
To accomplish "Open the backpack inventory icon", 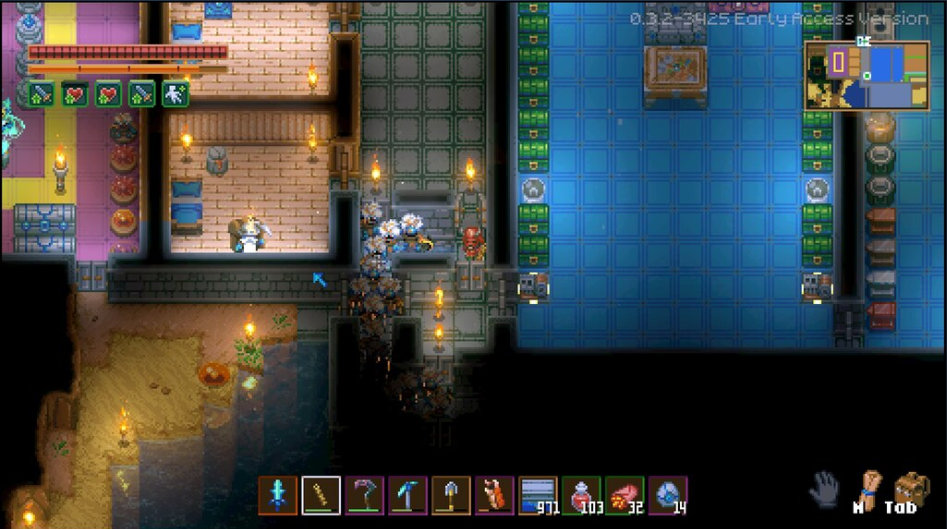I will pos(911,490).
